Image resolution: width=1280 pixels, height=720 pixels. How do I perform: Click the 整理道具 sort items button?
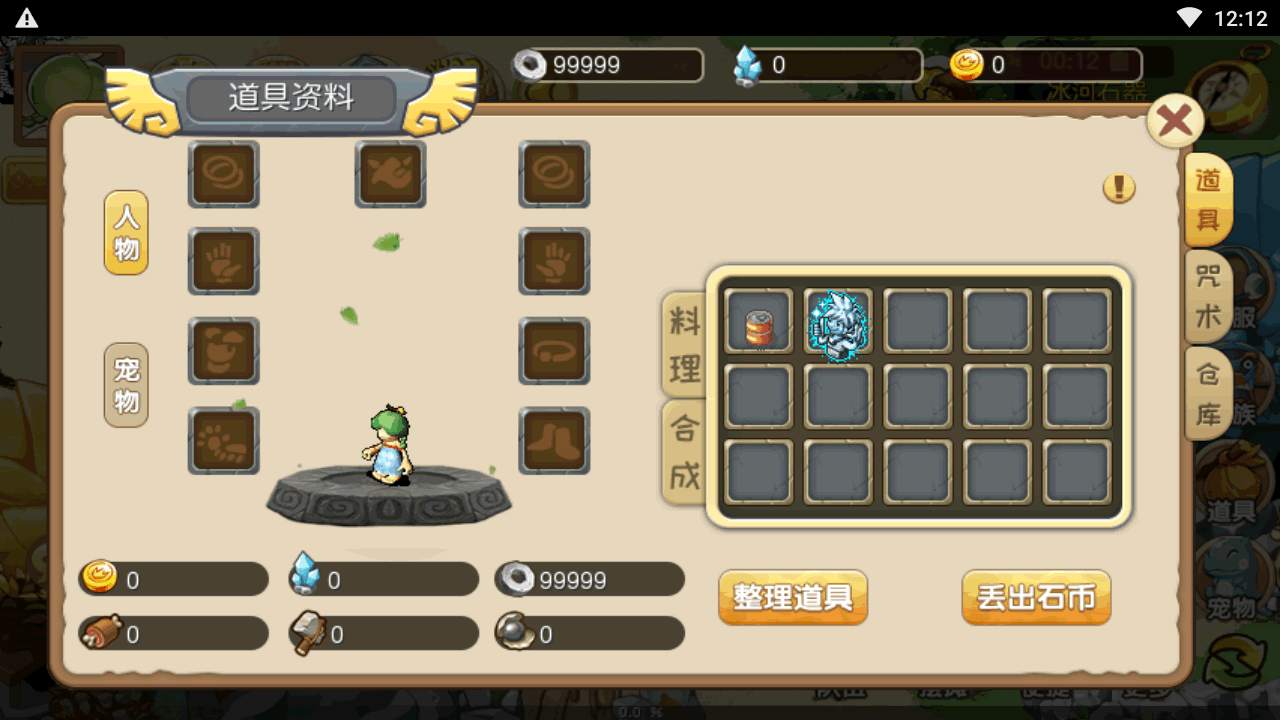pos(793,597)
